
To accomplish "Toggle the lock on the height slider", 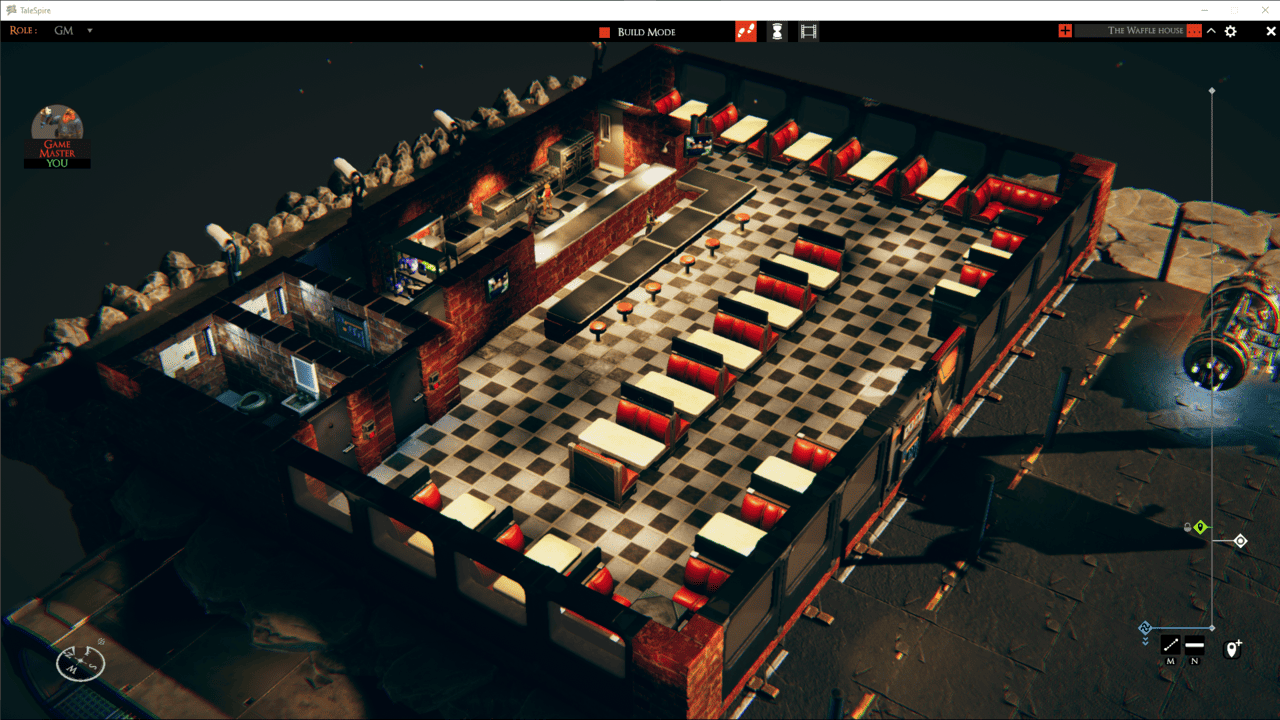I will pos(1188,527).
